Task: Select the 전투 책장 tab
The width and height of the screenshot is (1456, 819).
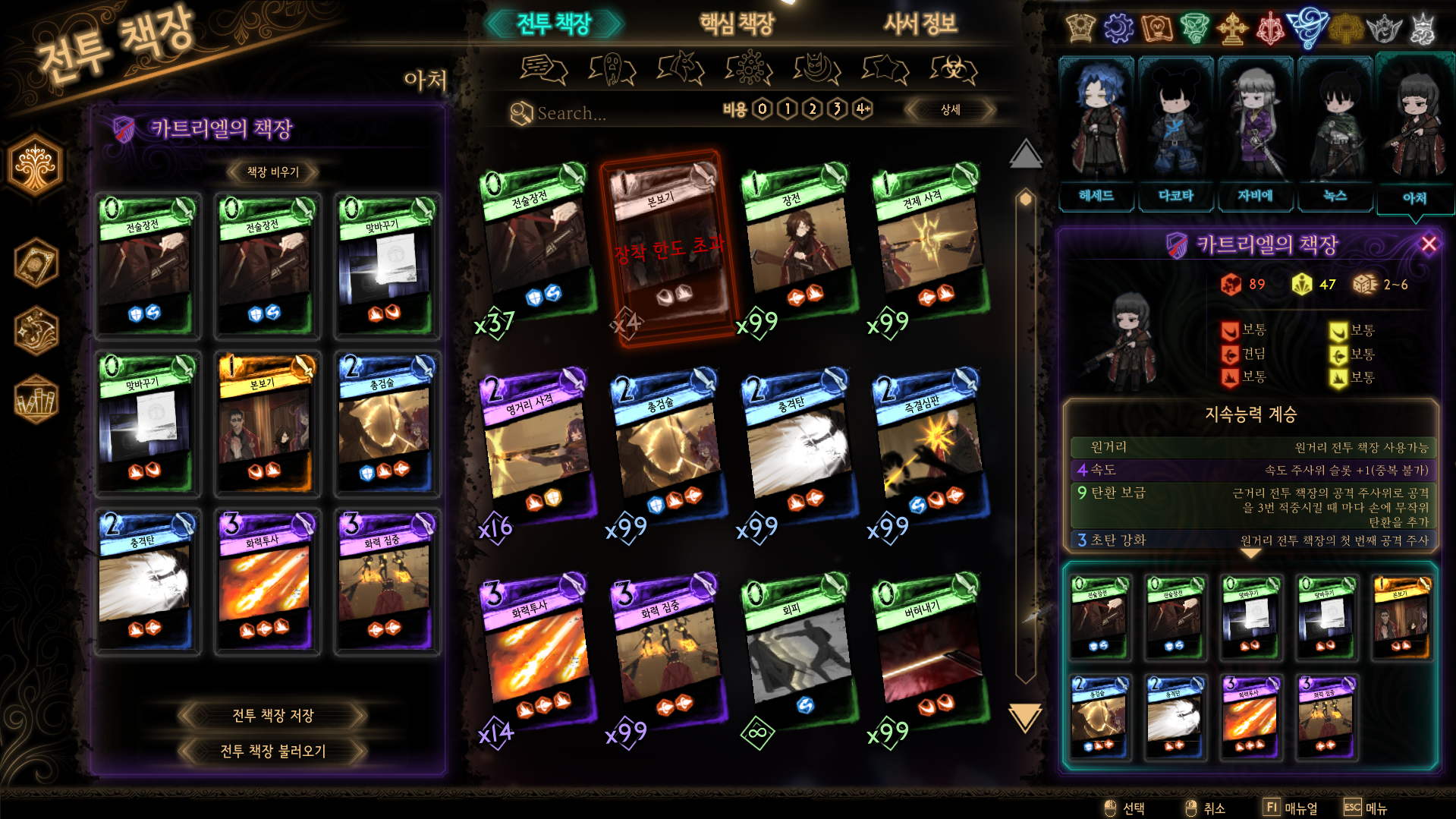Action: [554, 24]
